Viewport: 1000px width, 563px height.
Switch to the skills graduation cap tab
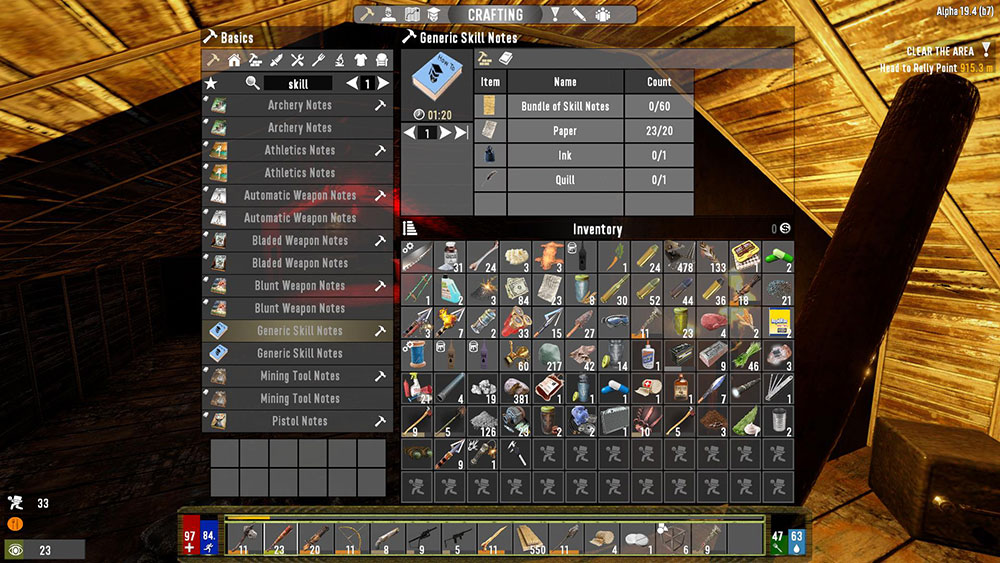pos(434,15)
